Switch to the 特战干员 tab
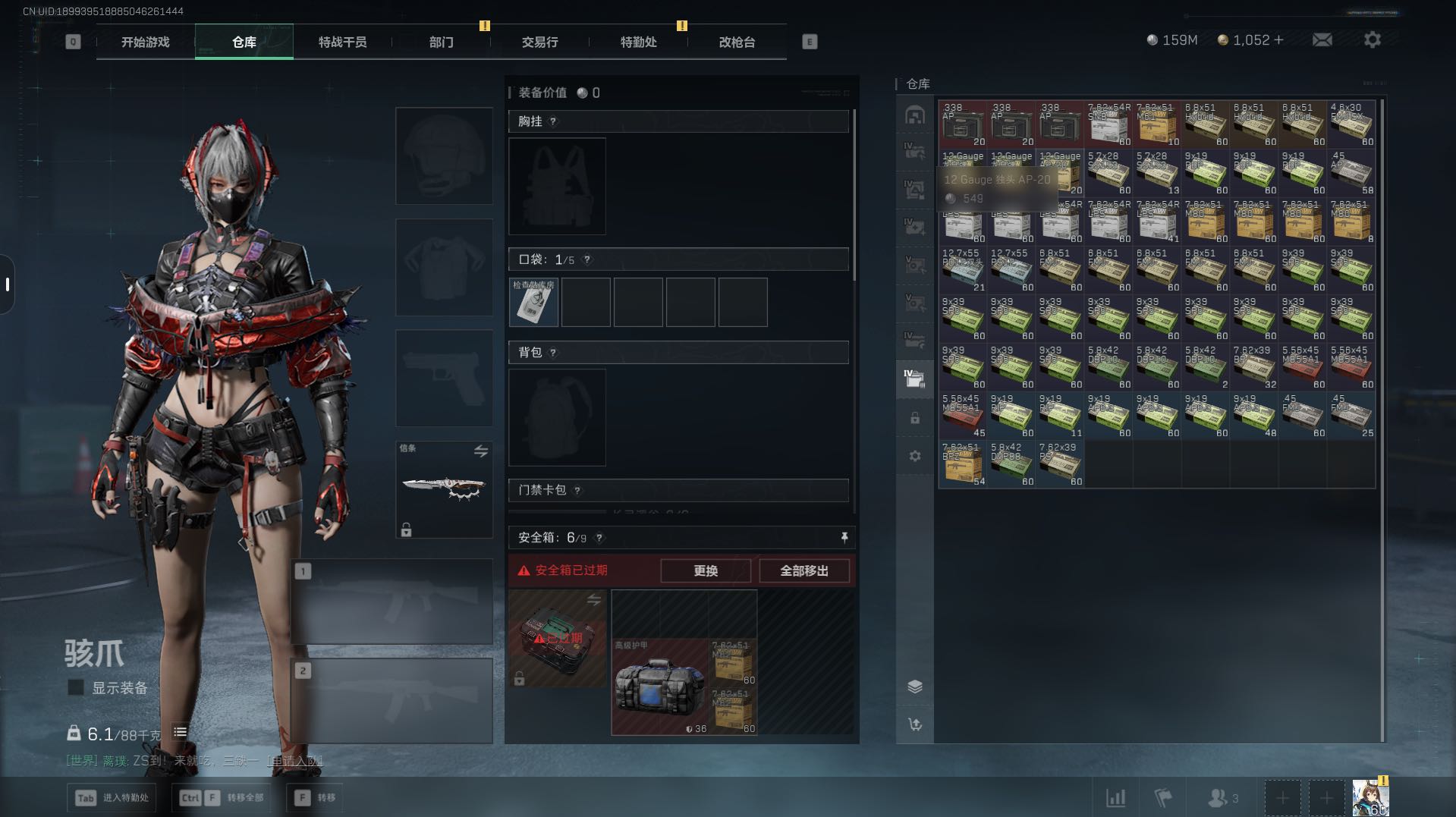This screenshot has width=1456, height=817. pyautogui.click(x=342, y=42)
